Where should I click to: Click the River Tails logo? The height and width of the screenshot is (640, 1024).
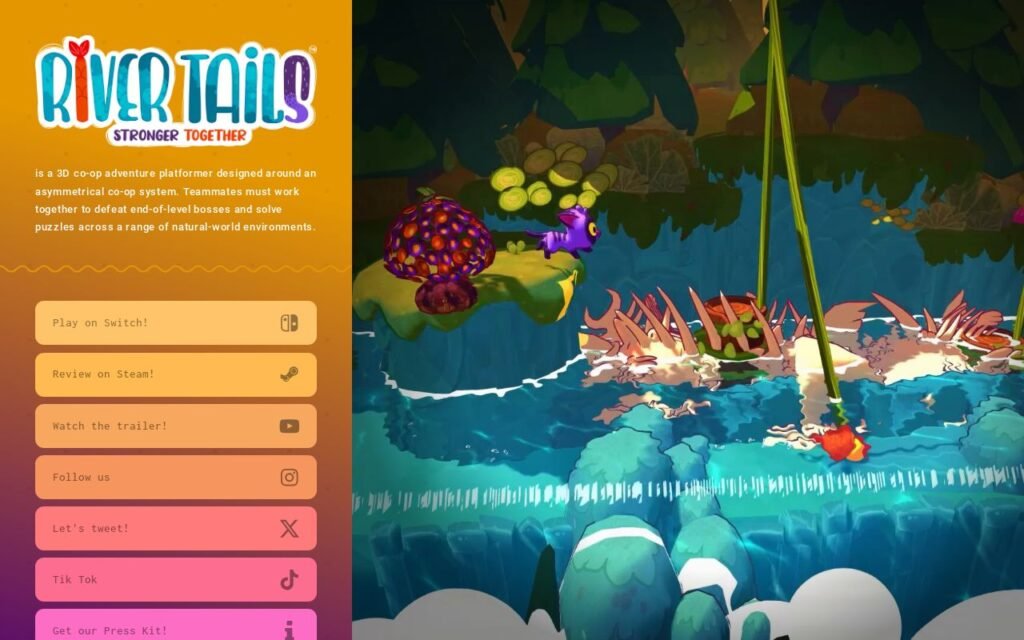[x=176, y=91]
